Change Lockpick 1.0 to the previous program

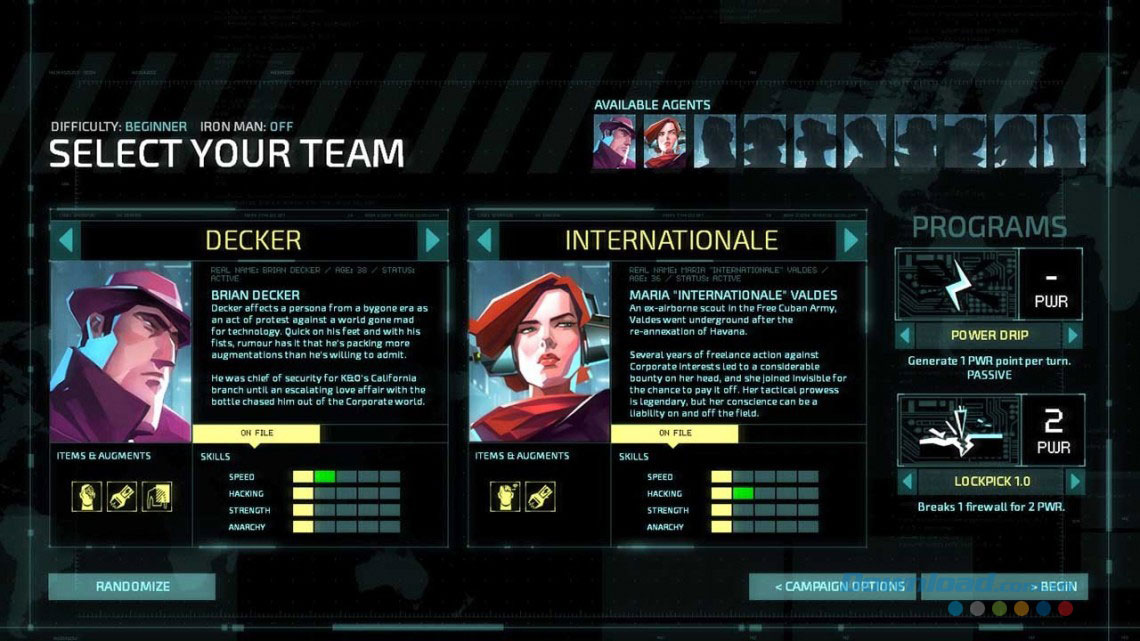[x=905, y=481]
